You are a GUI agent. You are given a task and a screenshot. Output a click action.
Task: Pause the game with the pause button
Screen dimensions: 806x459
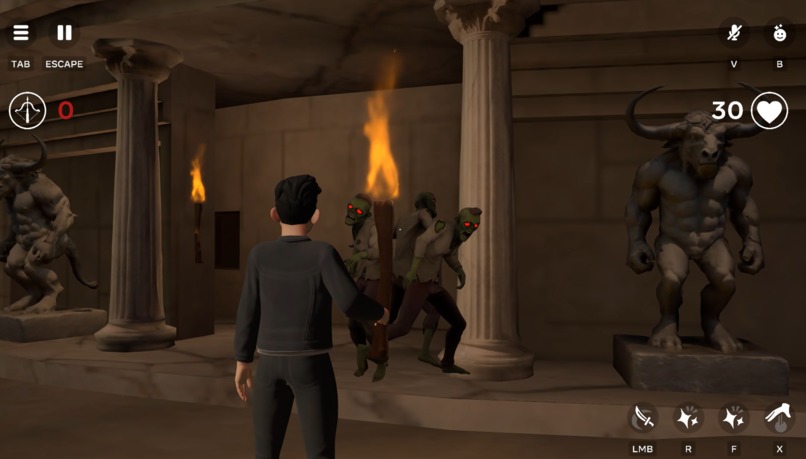[64, 33]
